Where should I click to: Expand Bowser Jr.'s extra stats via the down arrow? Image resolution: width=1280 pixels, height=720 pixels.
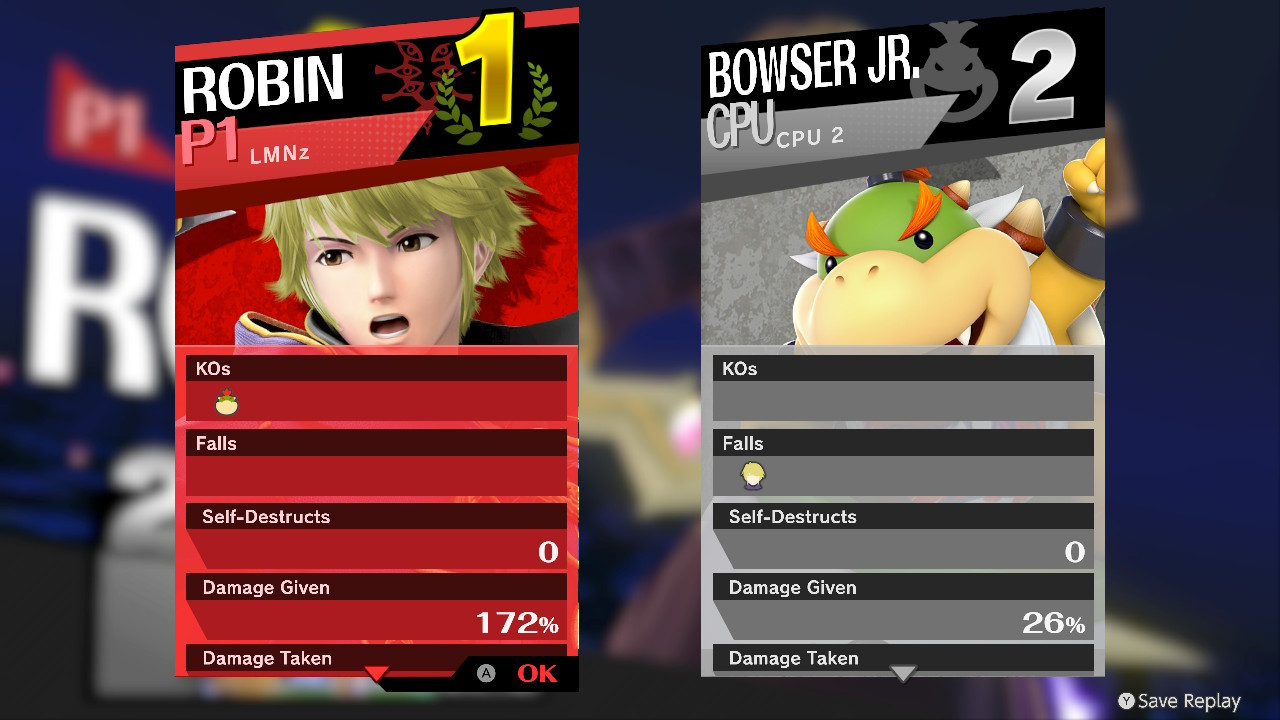click(x=903, y=674)
